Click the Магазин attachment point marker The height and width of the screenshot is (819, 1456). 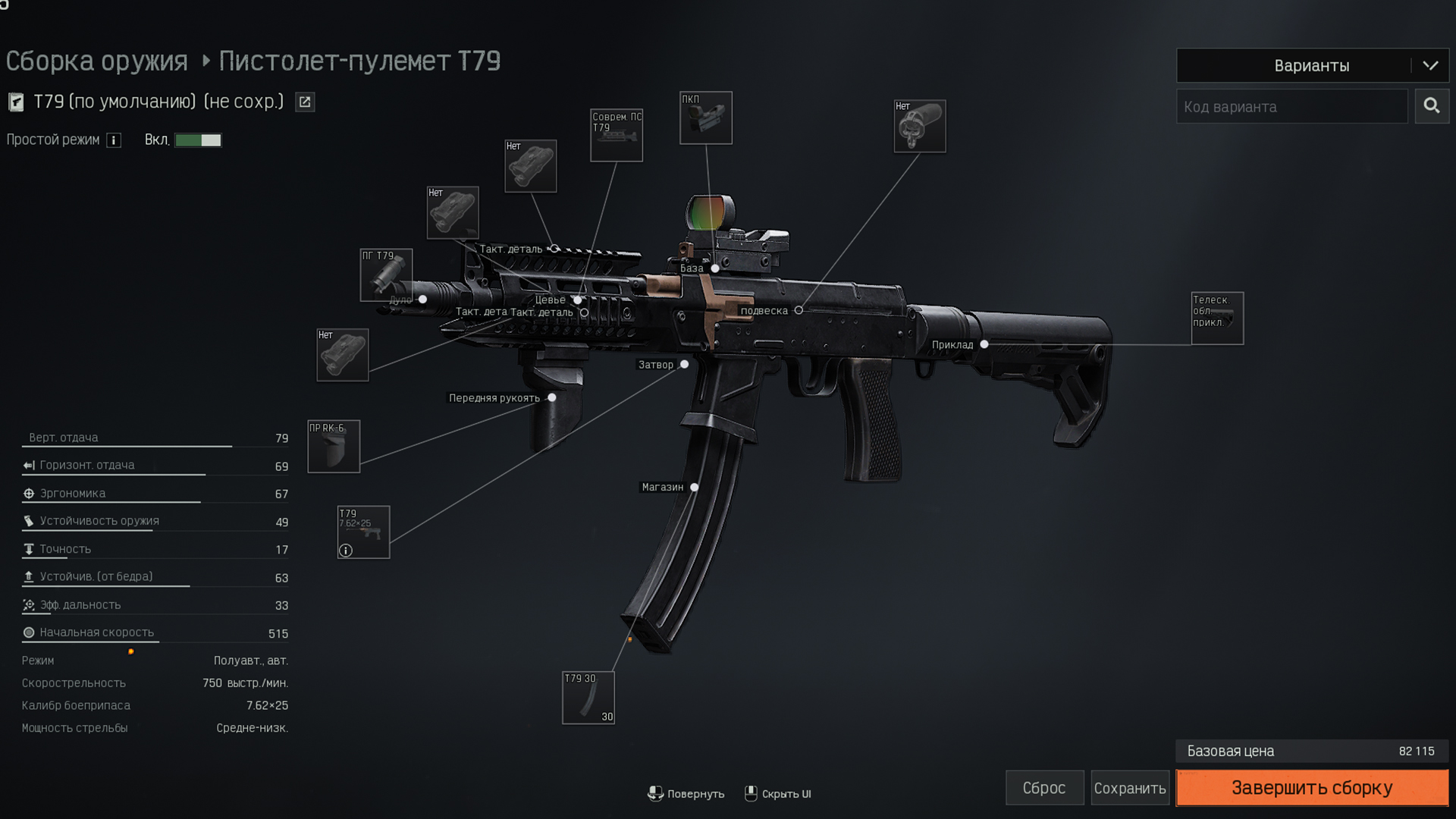click(695, 488)
